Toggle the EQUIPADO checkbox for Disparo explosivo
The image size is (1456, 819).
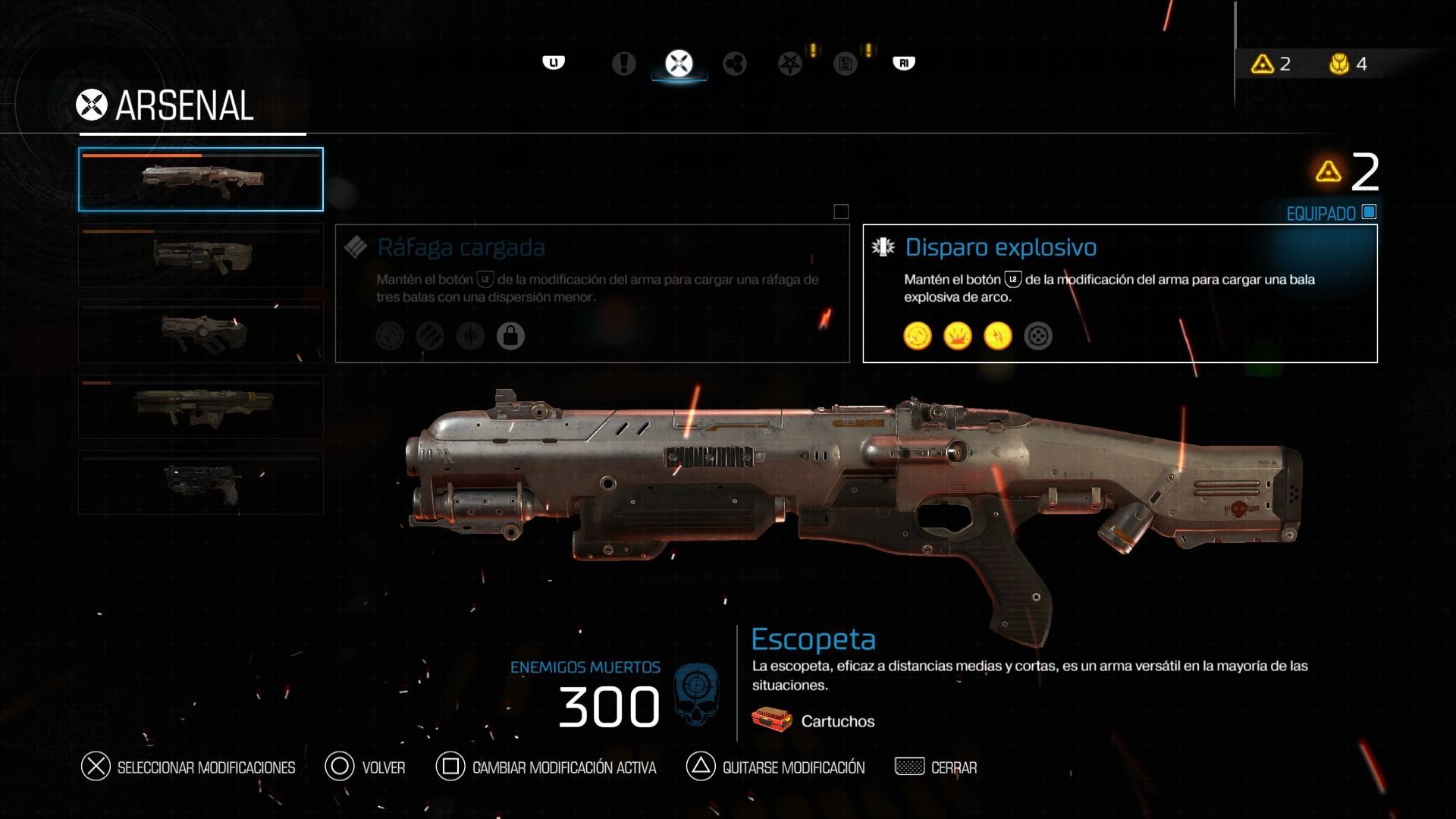(x=1369, y=212)
